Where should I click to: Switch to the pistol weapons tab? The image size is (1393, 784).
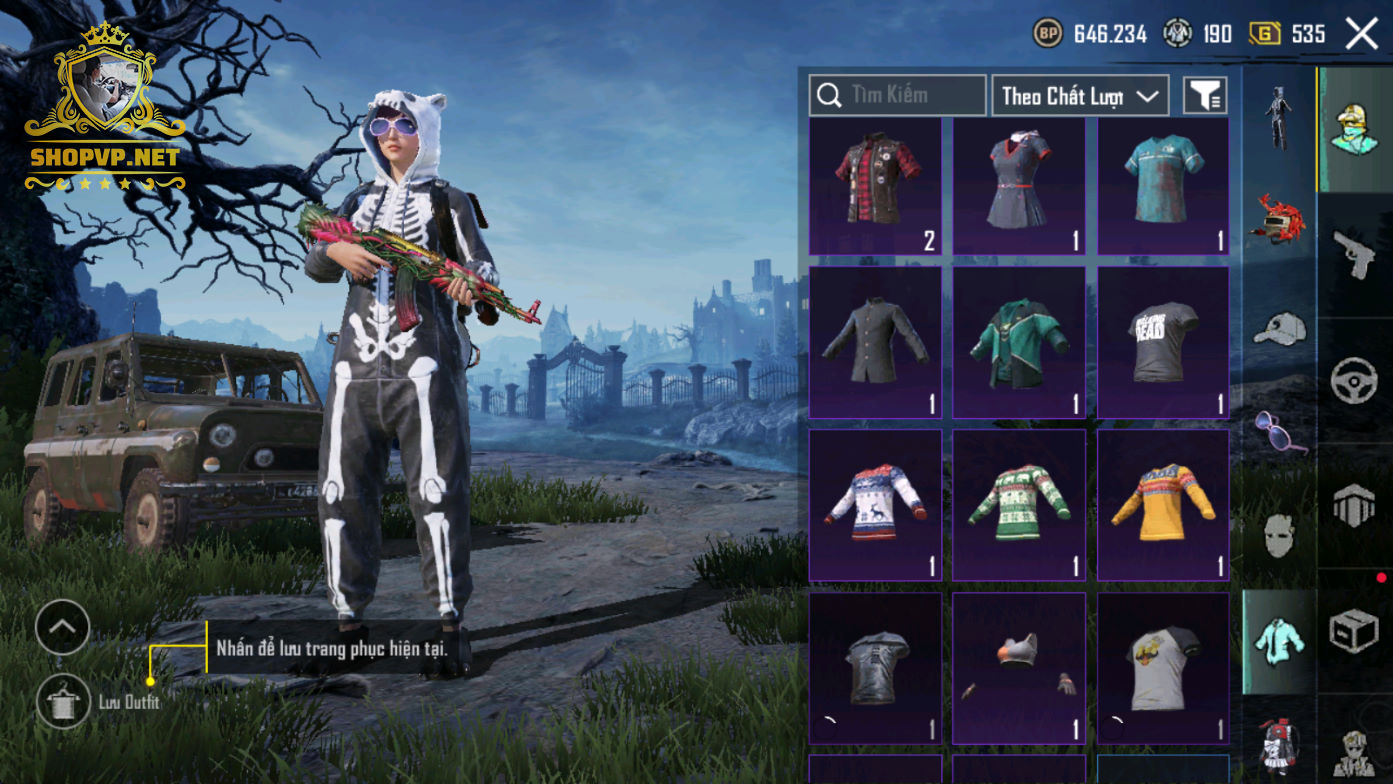pyautogui.click(x=1355, y=255)
